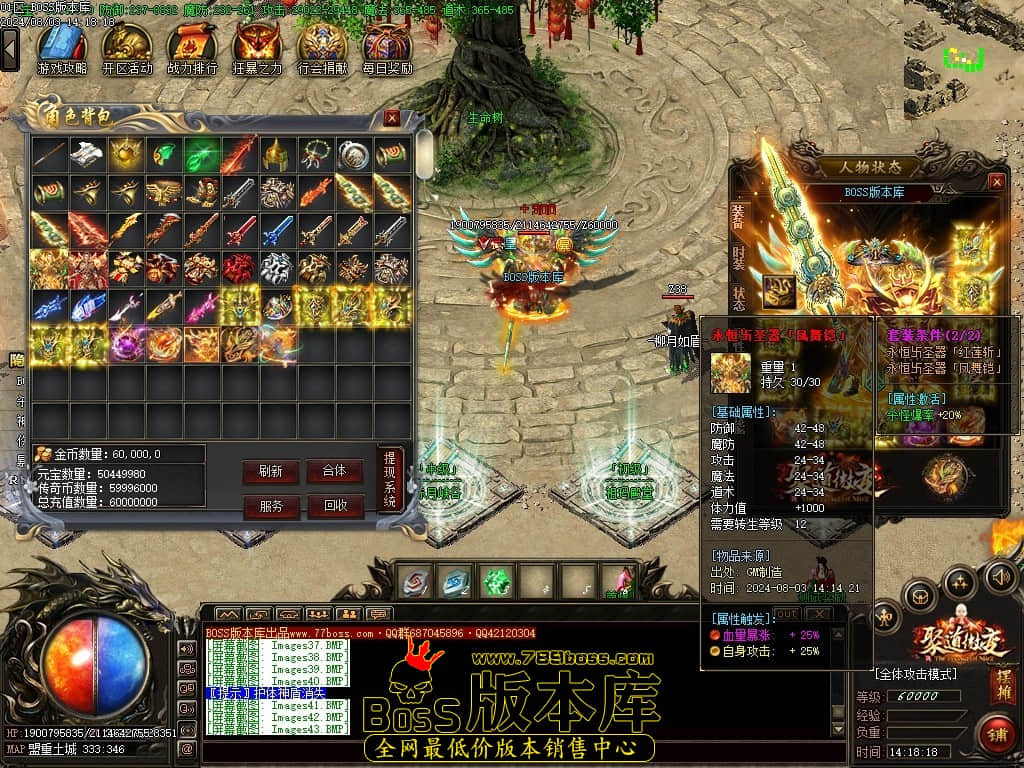Image resolution: width=1024 pixels, height=768 pixels.
Task: Click the 合体 merge button
Action: point(334,472)
